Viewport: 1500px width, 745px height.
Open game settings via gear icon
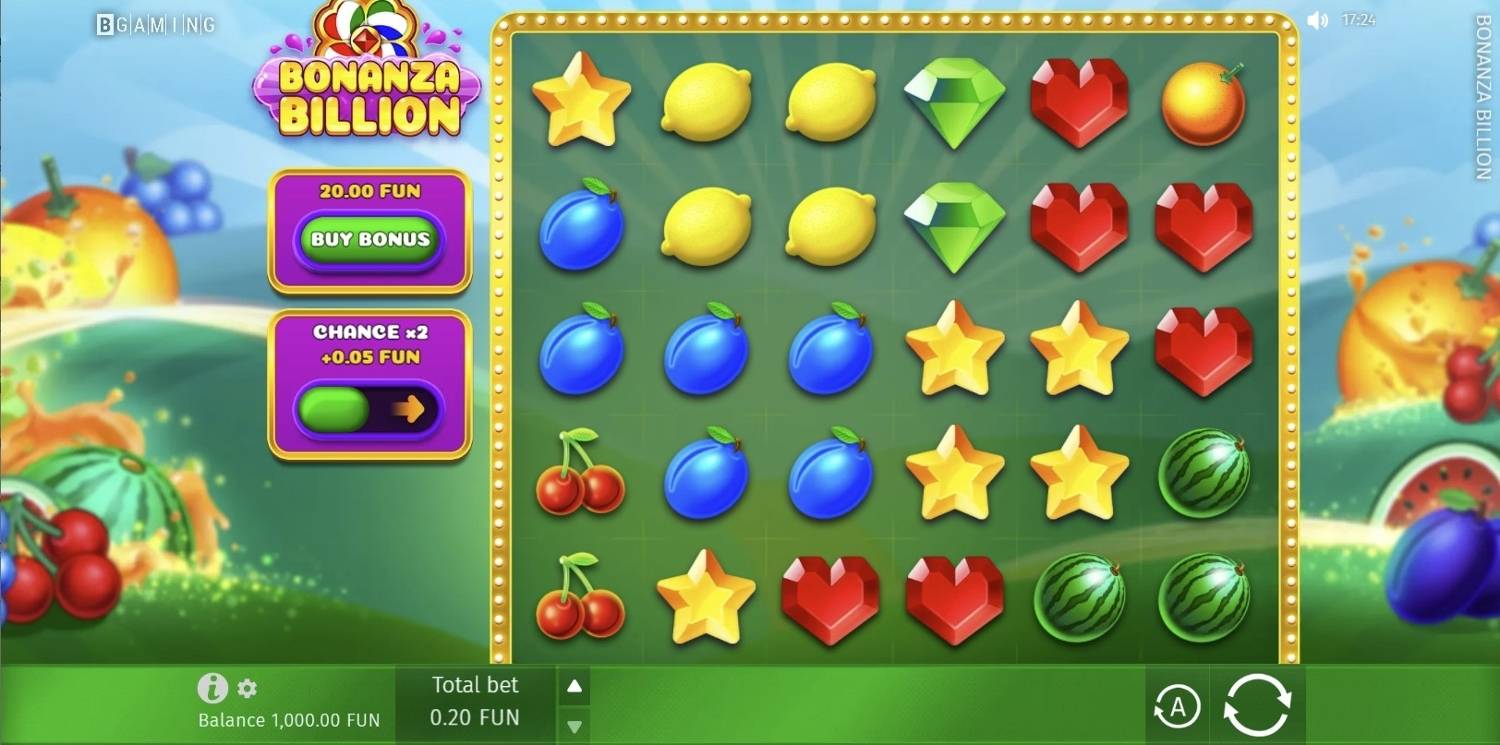click(246, 687)
